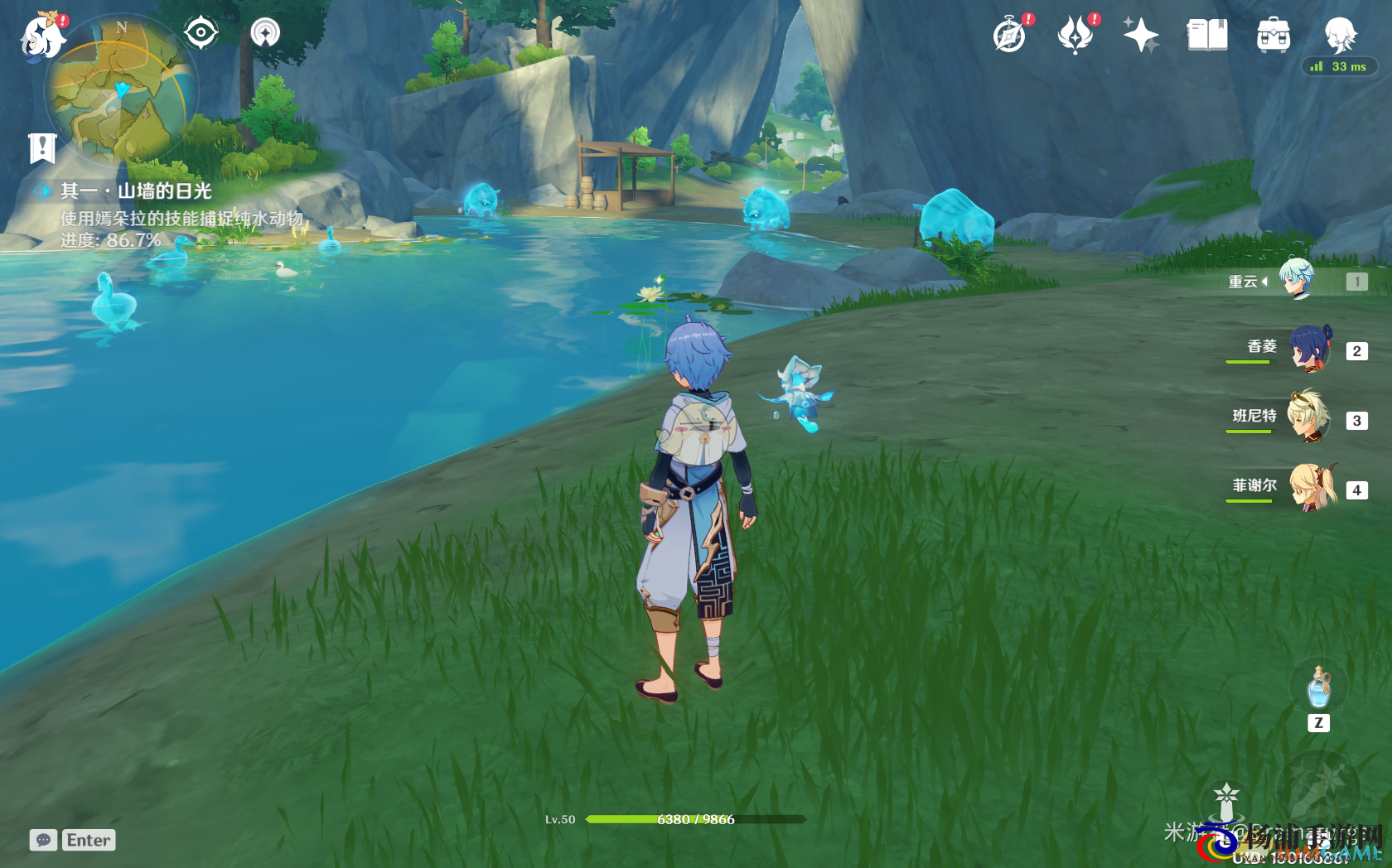Switch to party member 香菱

click(x=1309, y=350)
